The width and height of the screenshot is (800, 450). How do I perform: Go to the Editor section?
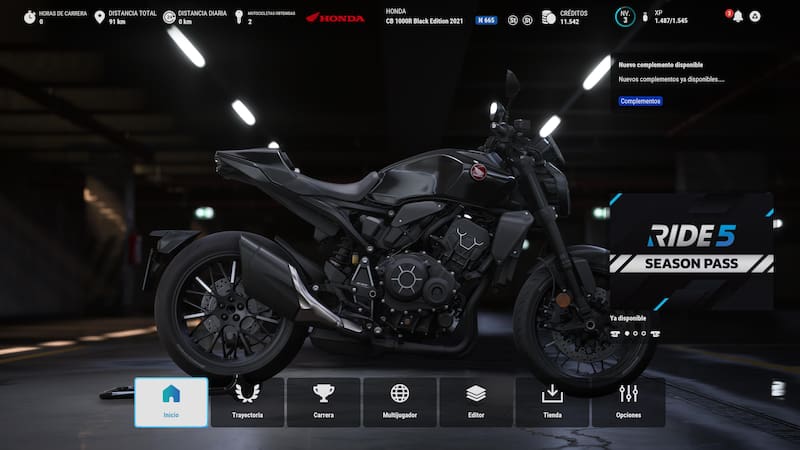476,401
